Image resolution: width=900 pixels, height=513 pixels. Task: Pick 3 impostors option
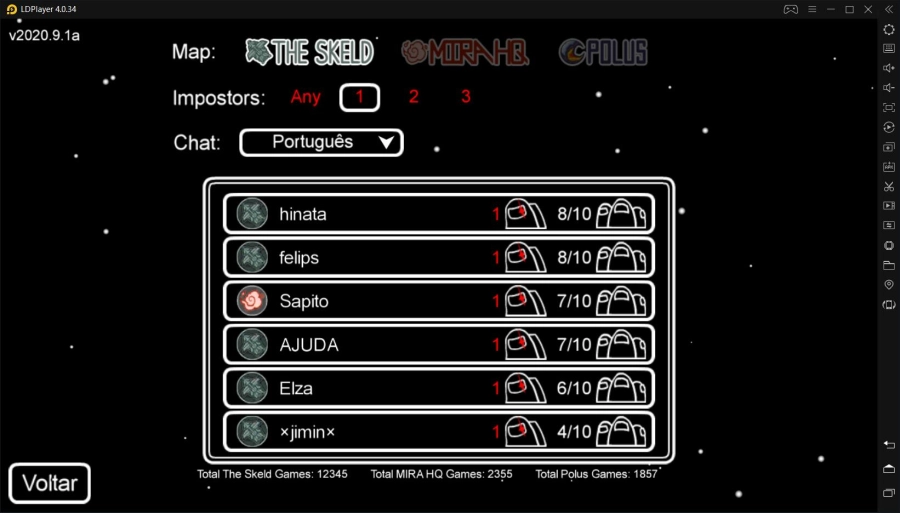[x=466, y=97]
